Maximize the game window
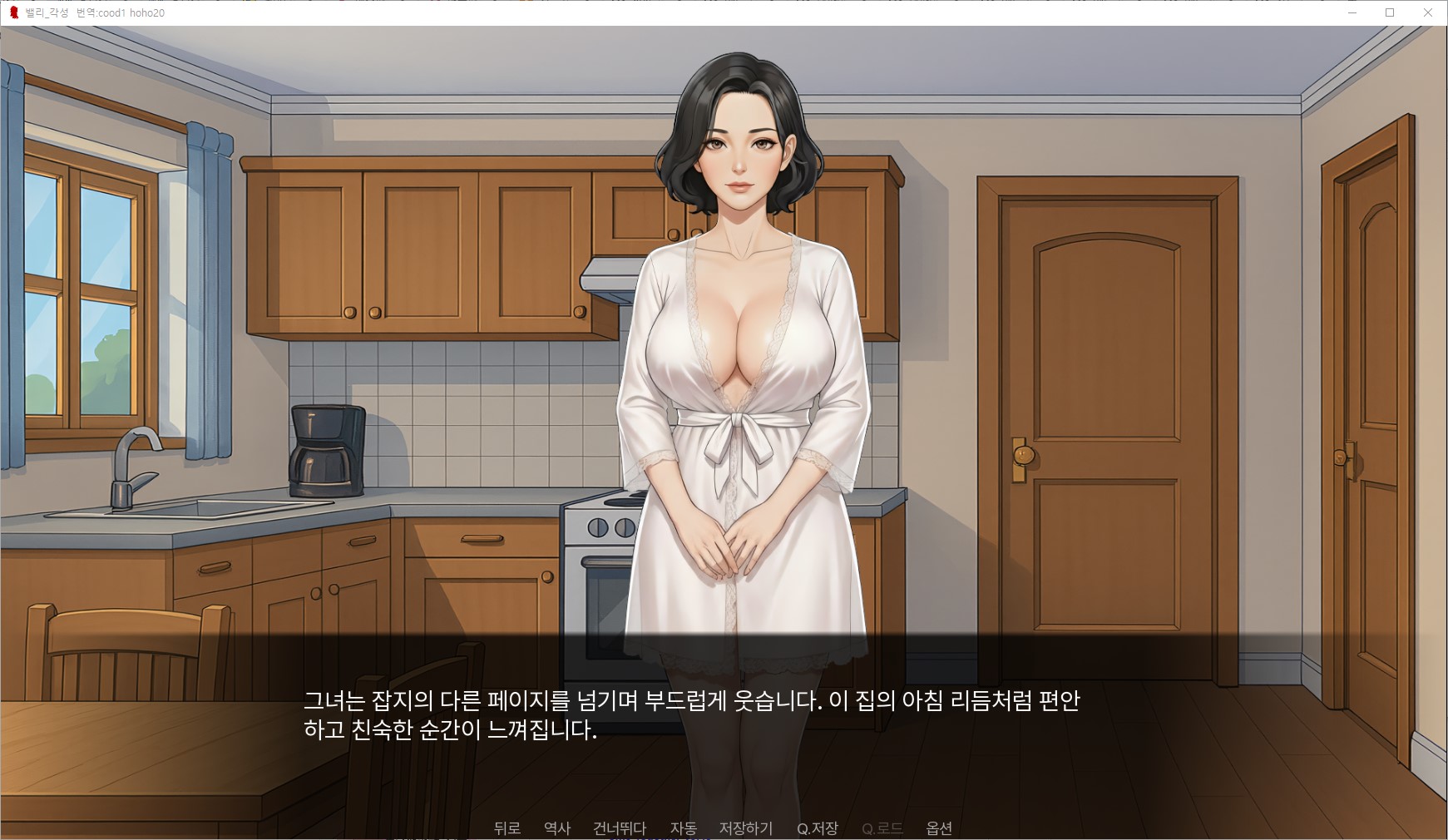The height and width of the screenshot is (840, 1448). tap(1389, 12)
